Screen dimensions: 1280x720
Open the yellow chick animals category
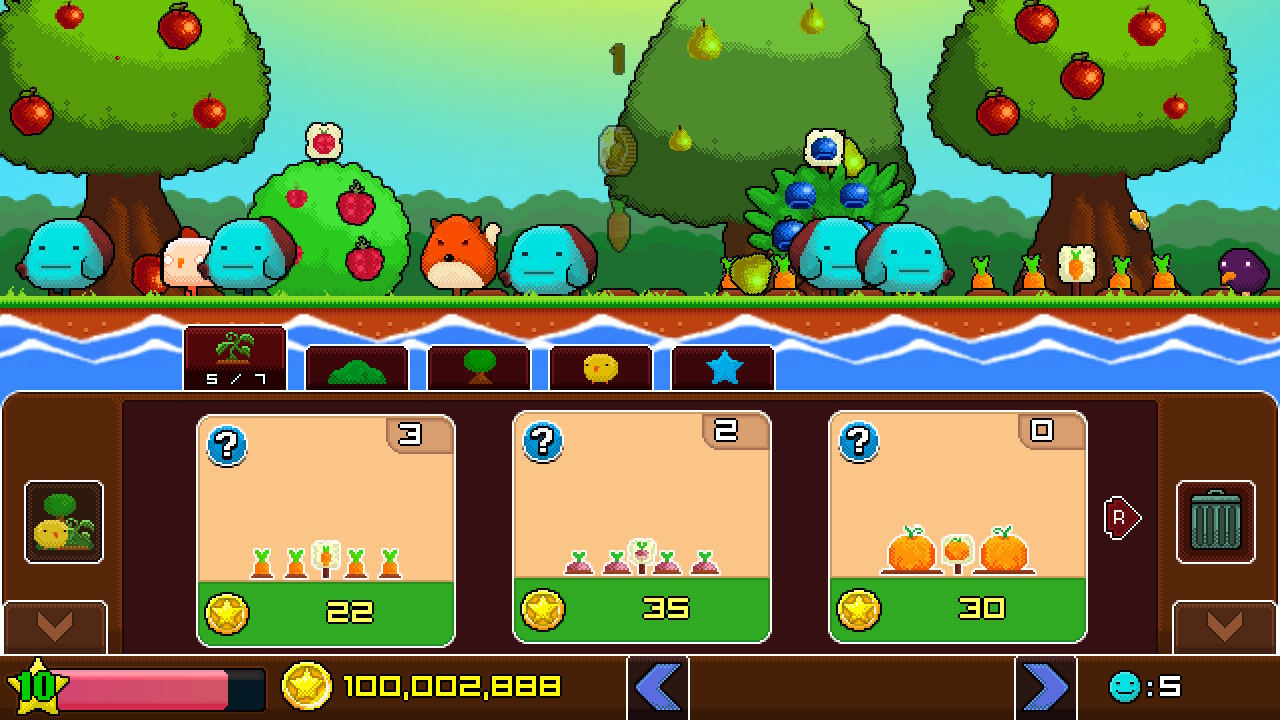point(600,369)
